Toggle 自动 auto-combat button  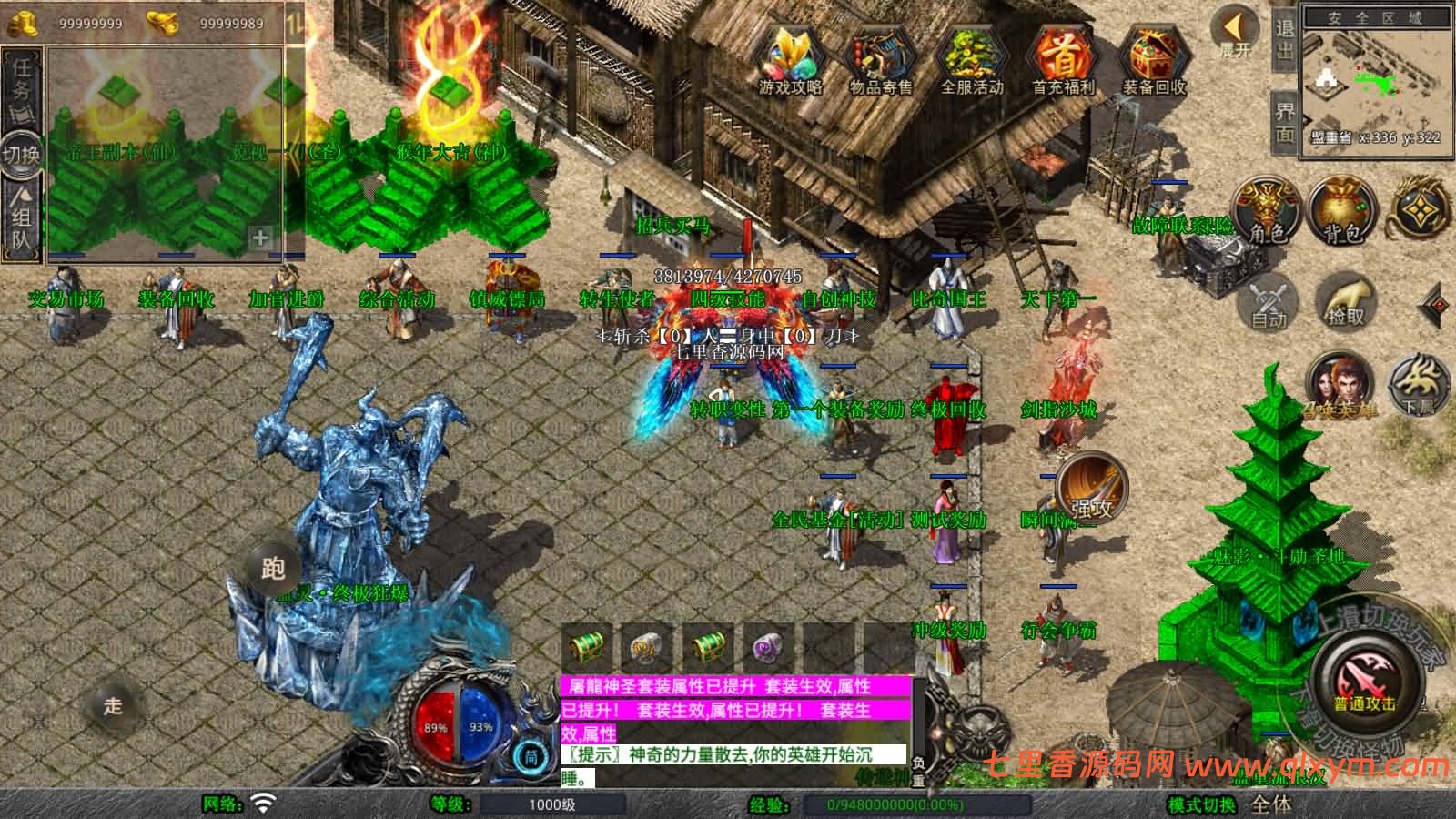[1268, 301]
